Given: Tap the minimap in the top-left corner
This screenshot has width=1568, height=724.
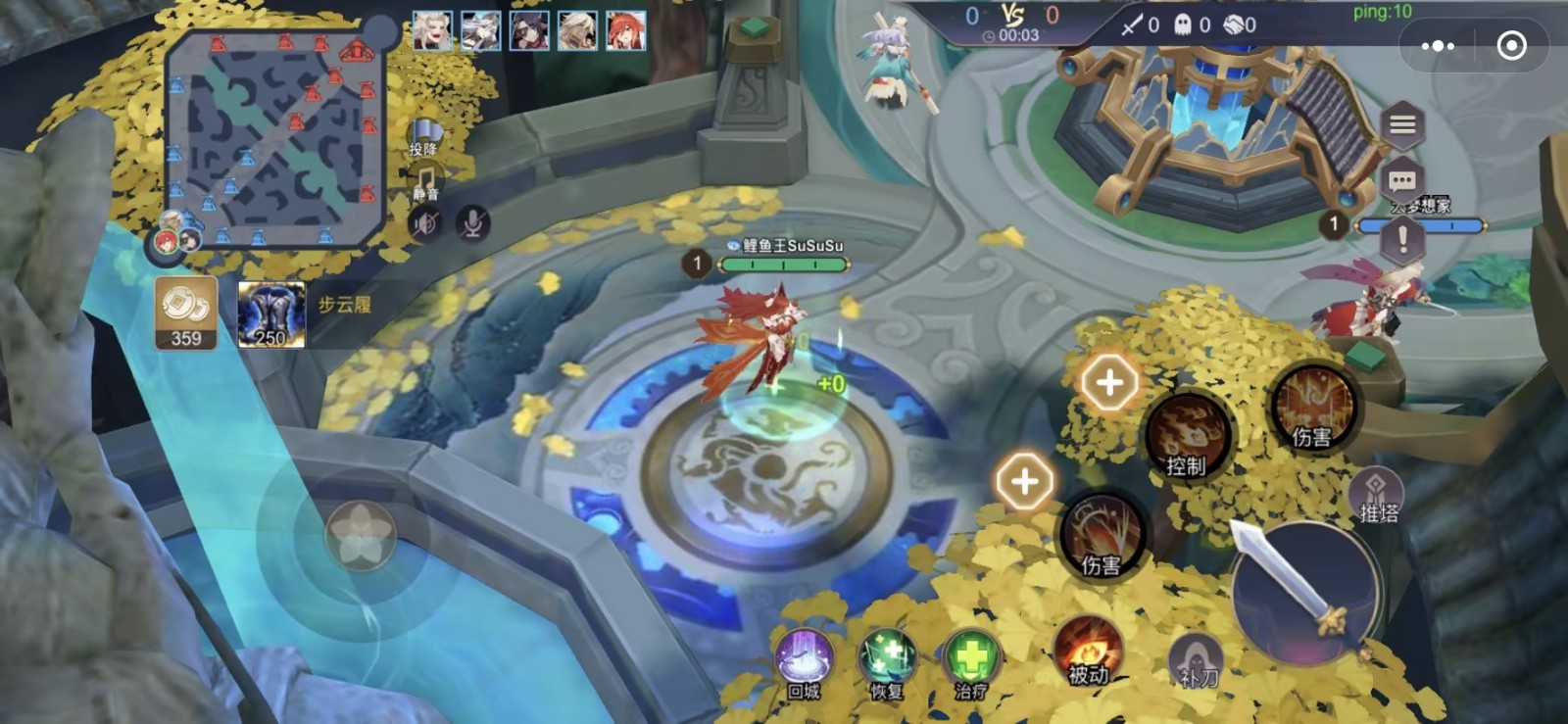Looking at the screenshot, I should [x=274, y=132].
